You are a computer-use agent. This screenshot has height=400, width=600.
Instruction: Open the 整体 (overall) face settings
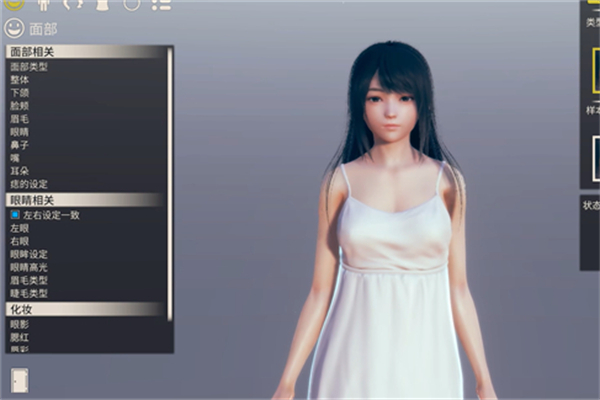coord(20,80)
